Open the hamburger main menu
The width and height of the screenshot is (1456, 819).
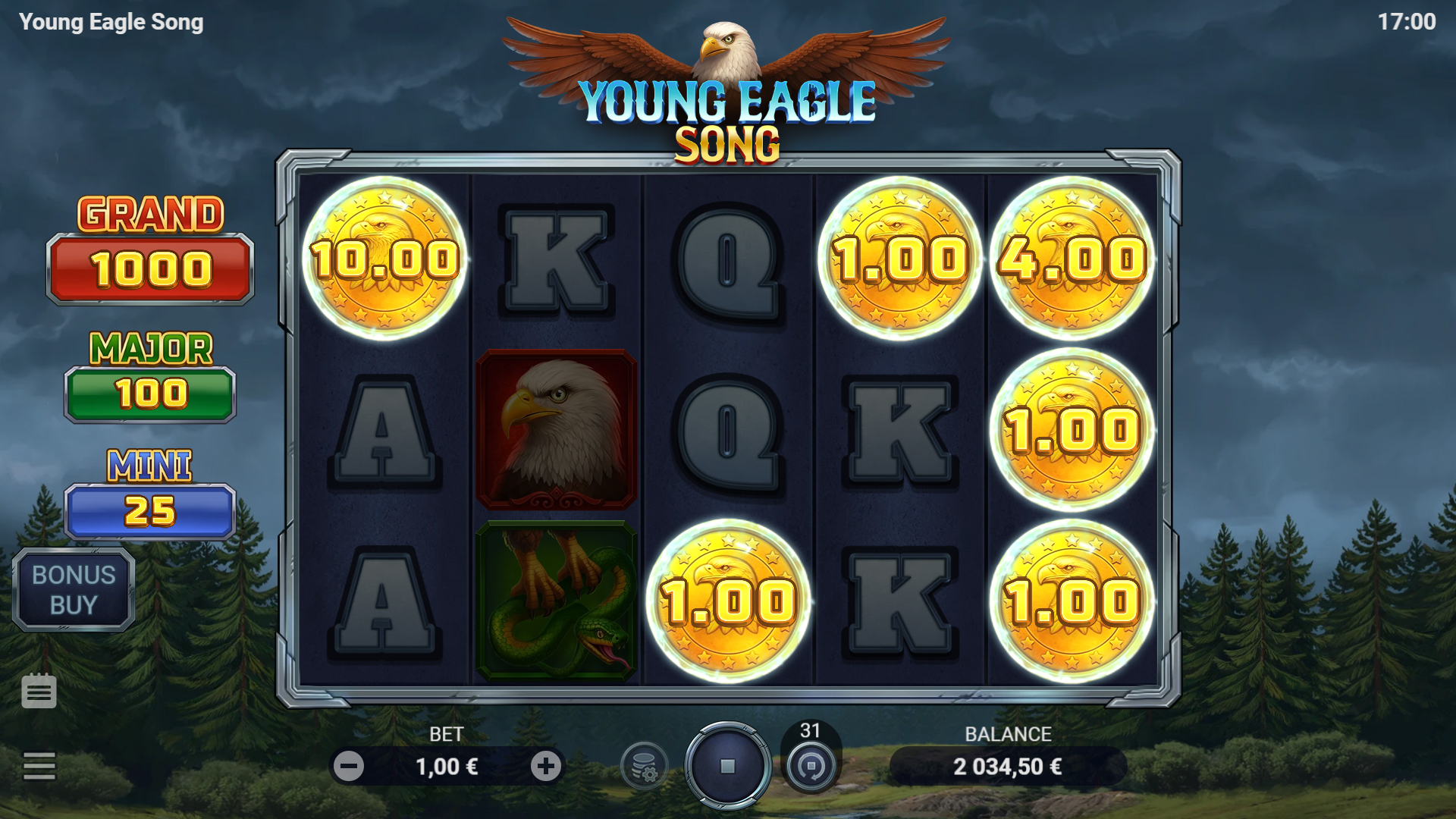39,766
